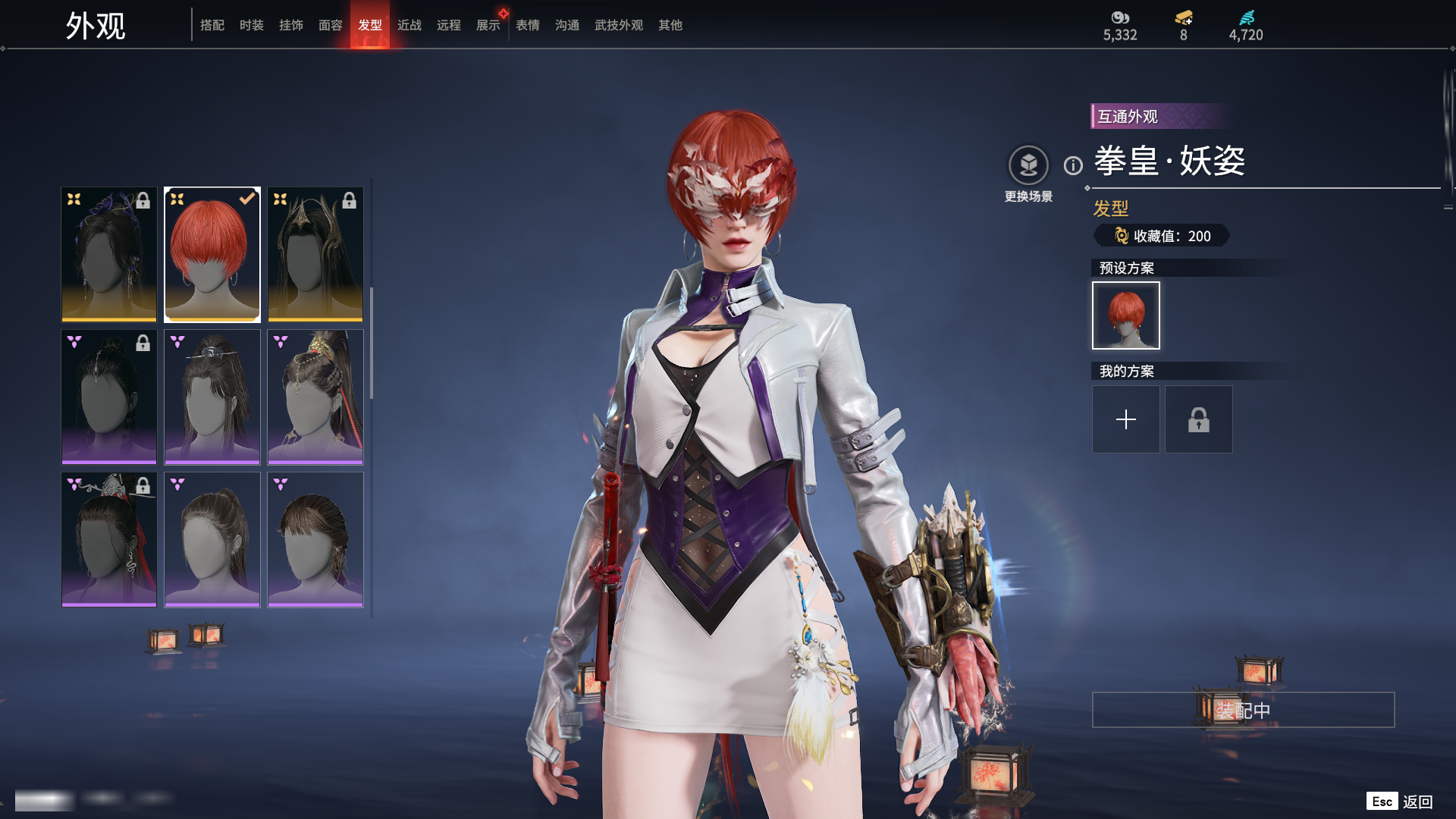Screen dimensions: 1456x819
Task: Open the 展示 tab with red marker
Action: coord(488,25)
